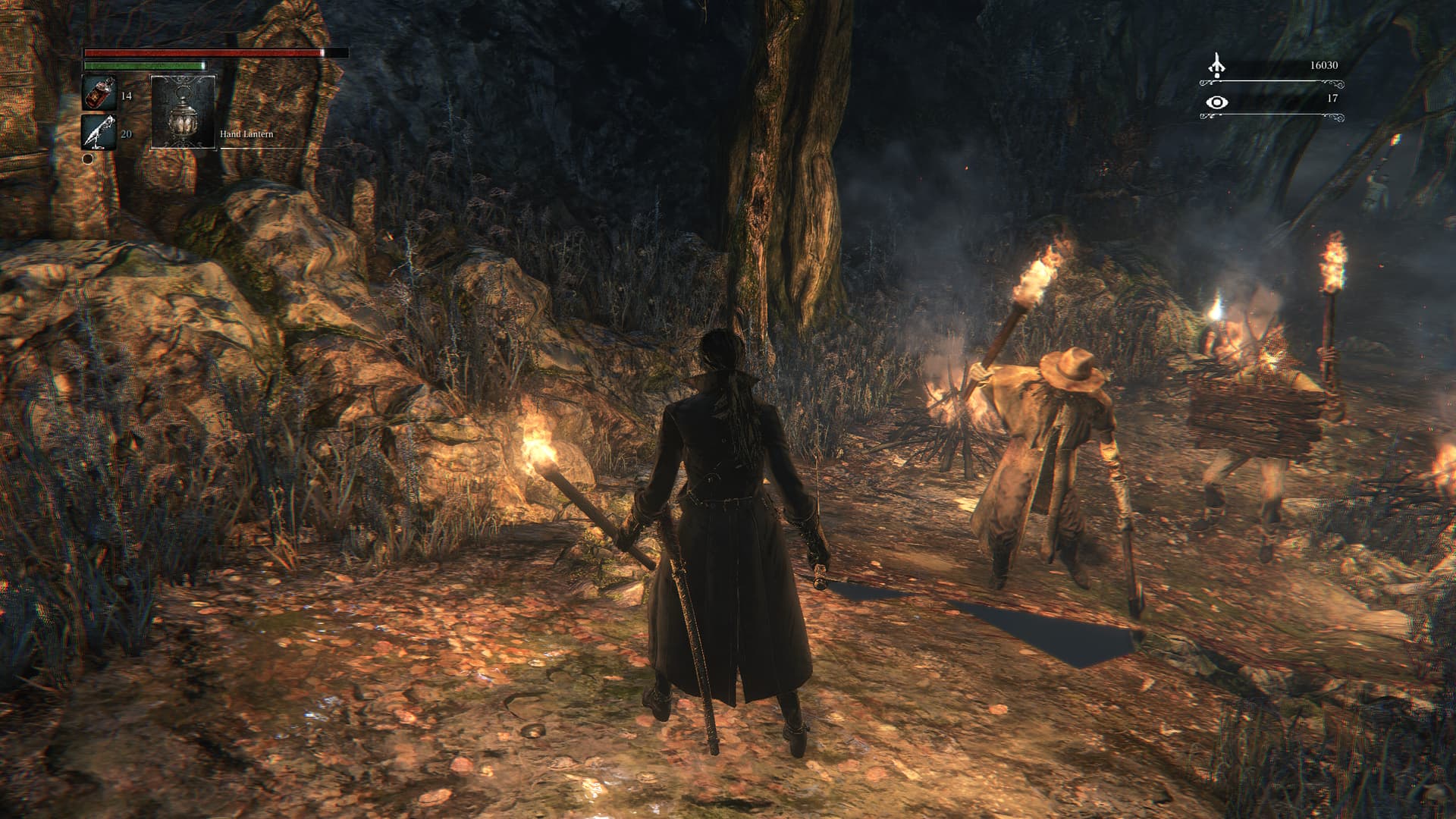Select the Blood Vial item slot
This screenshot has height=819, width=1456.
99,93
